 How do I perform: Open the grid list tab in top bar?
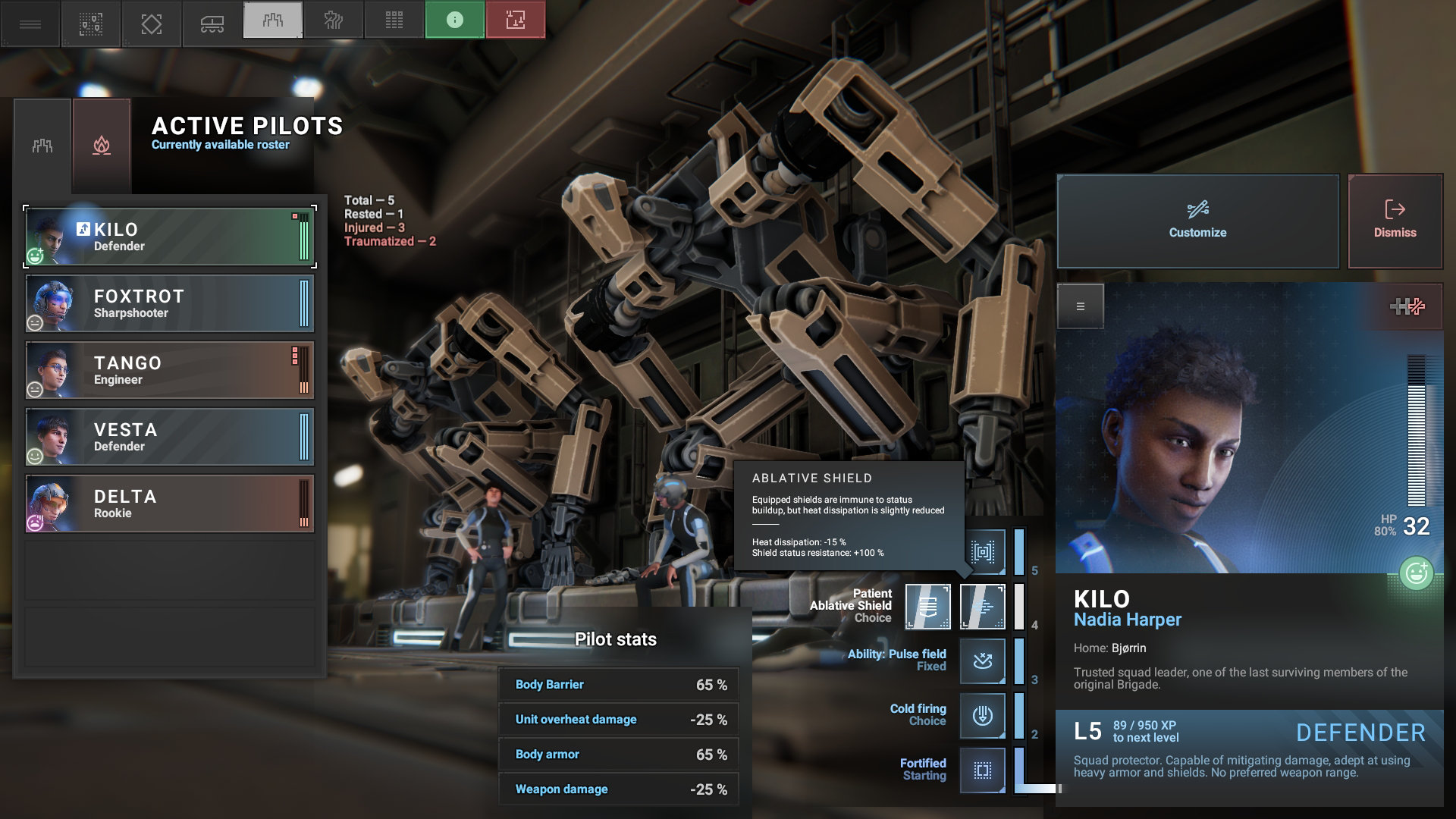pos(394,20)
